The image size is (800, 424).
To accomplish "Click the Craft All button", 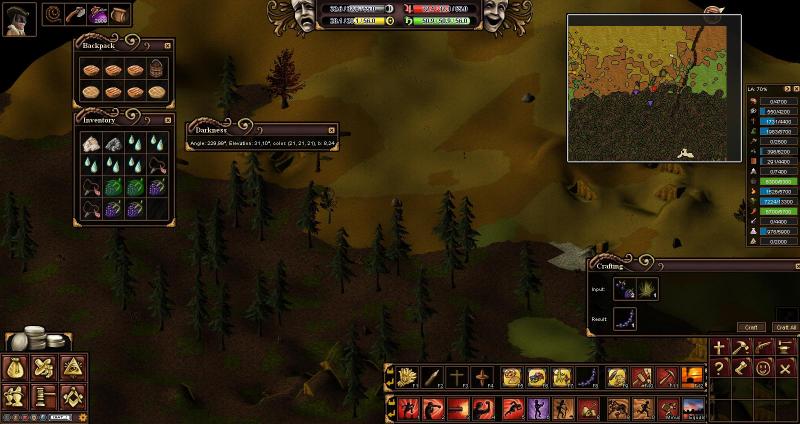I will click(x=784, y=327).
